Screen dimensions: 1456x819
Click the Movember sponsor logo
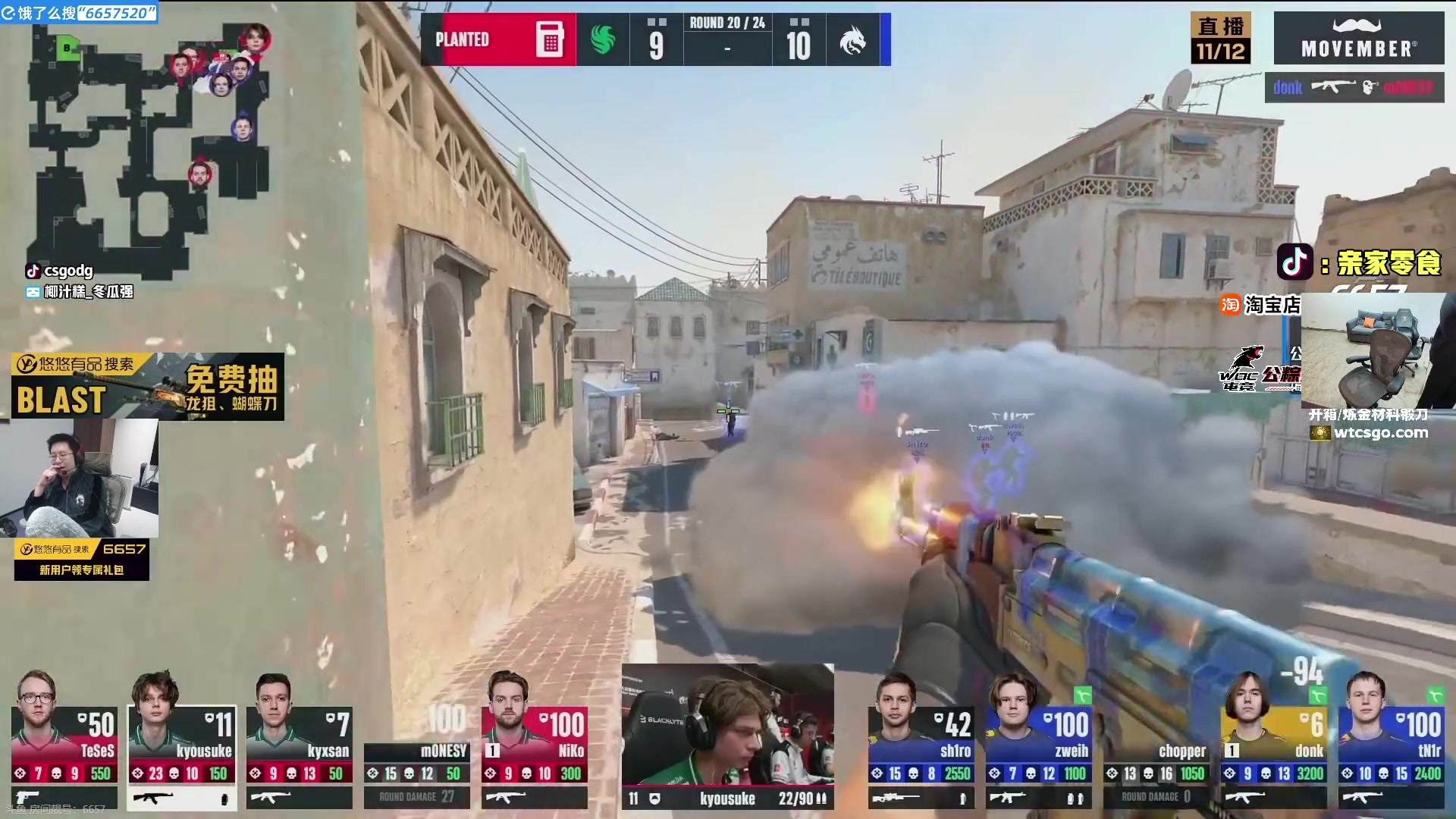point(1358,38)
